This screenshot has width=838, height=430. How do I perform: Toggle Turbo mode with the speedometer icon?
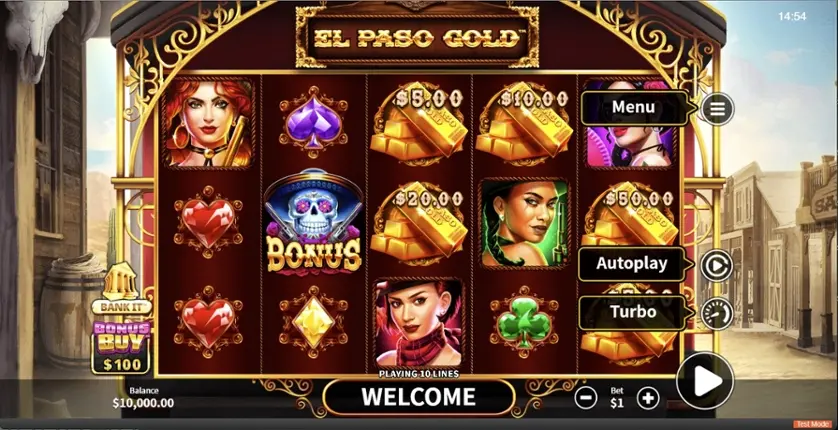pos(716,313)
